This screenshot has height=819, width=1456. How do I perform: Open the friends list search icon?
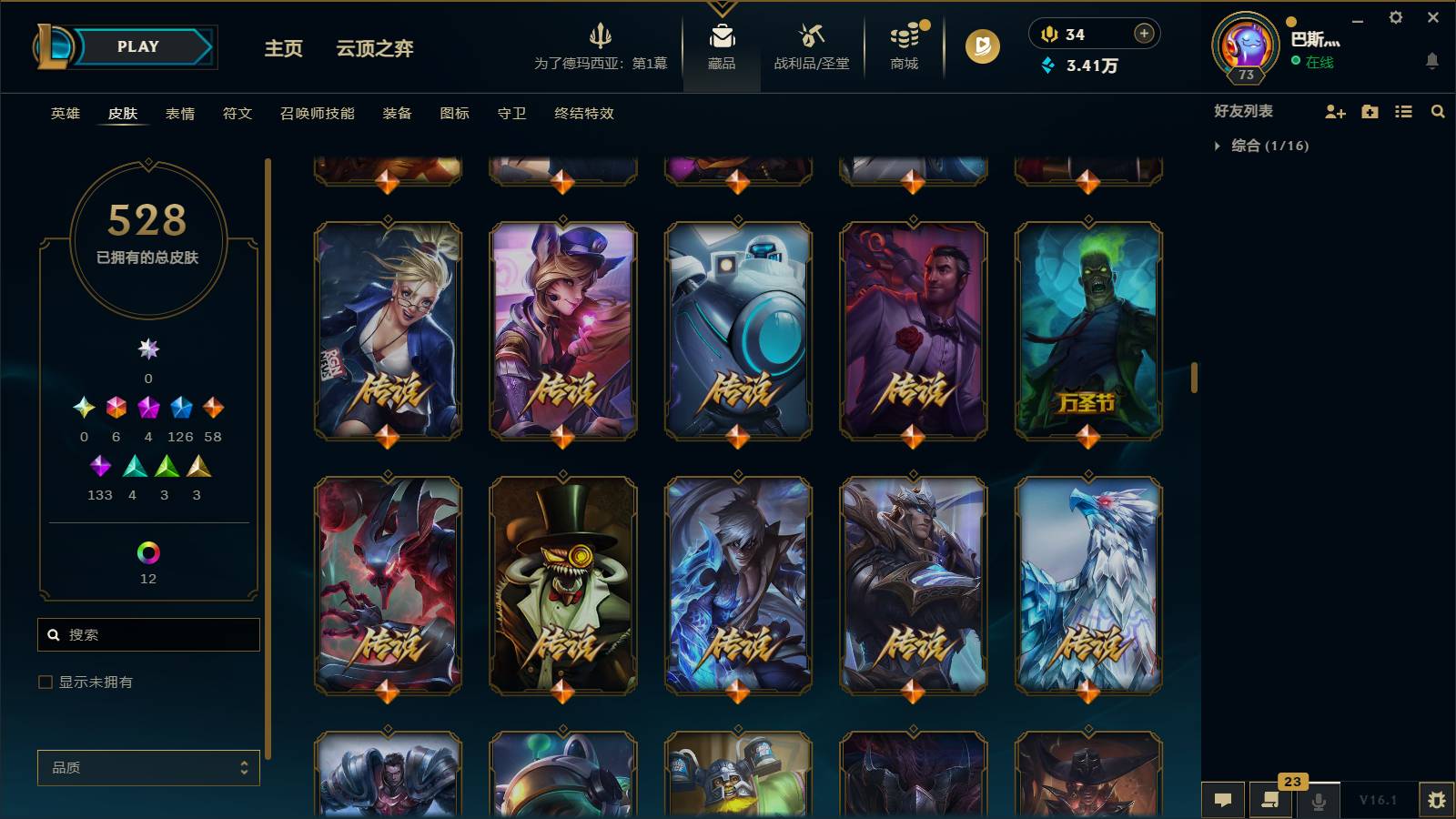point(1438,112)
